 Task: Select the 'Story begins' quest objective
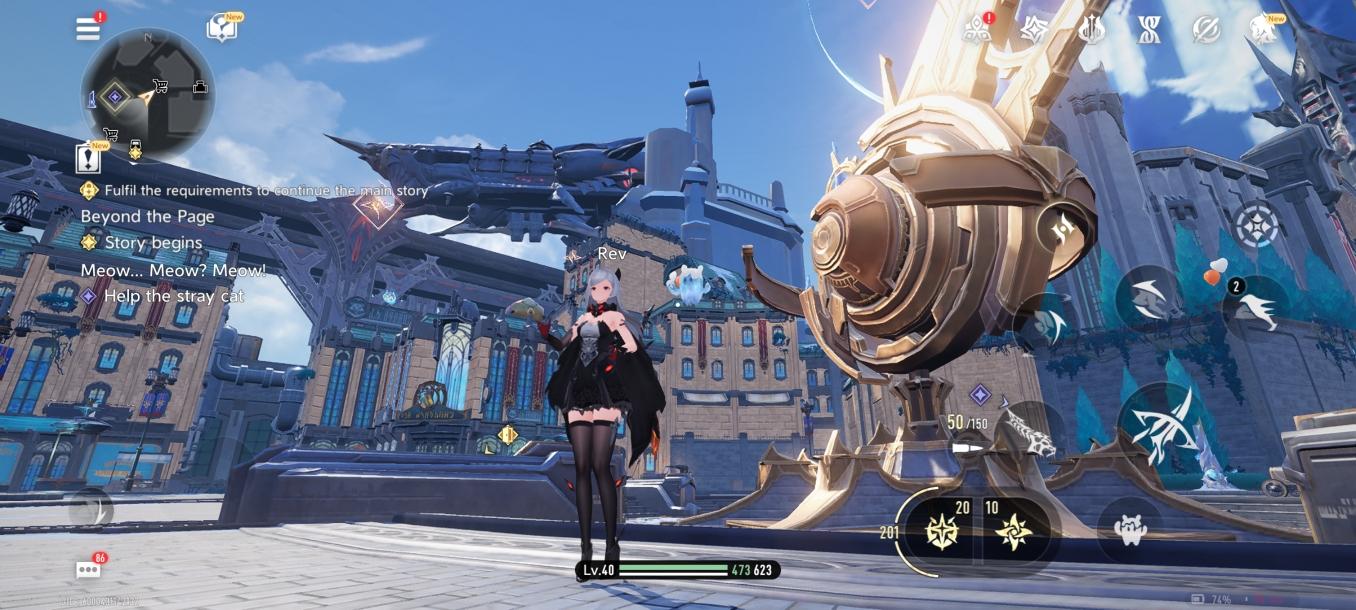153,243
